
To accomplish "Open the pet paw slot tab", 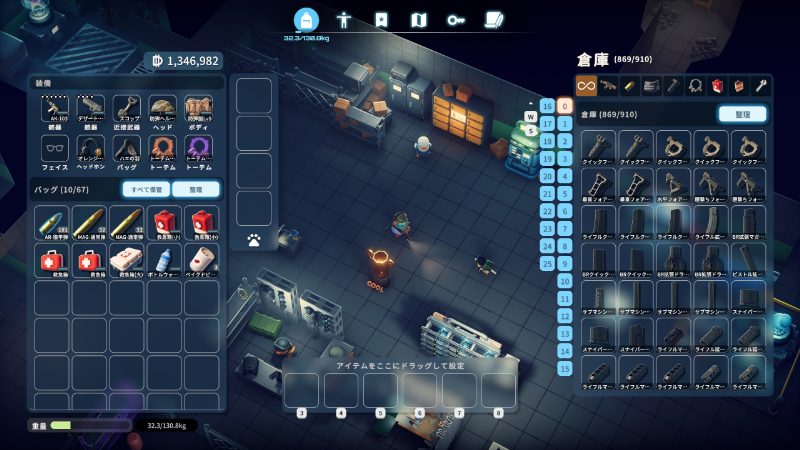I will click(254, 240).
